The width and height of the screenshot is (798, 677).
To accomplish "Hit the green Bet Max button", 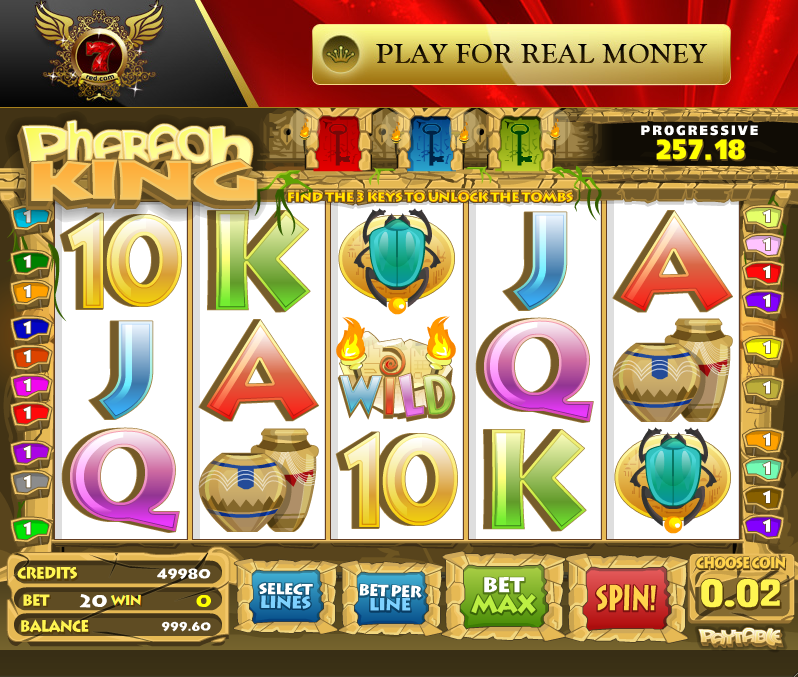I will (504, 596).
